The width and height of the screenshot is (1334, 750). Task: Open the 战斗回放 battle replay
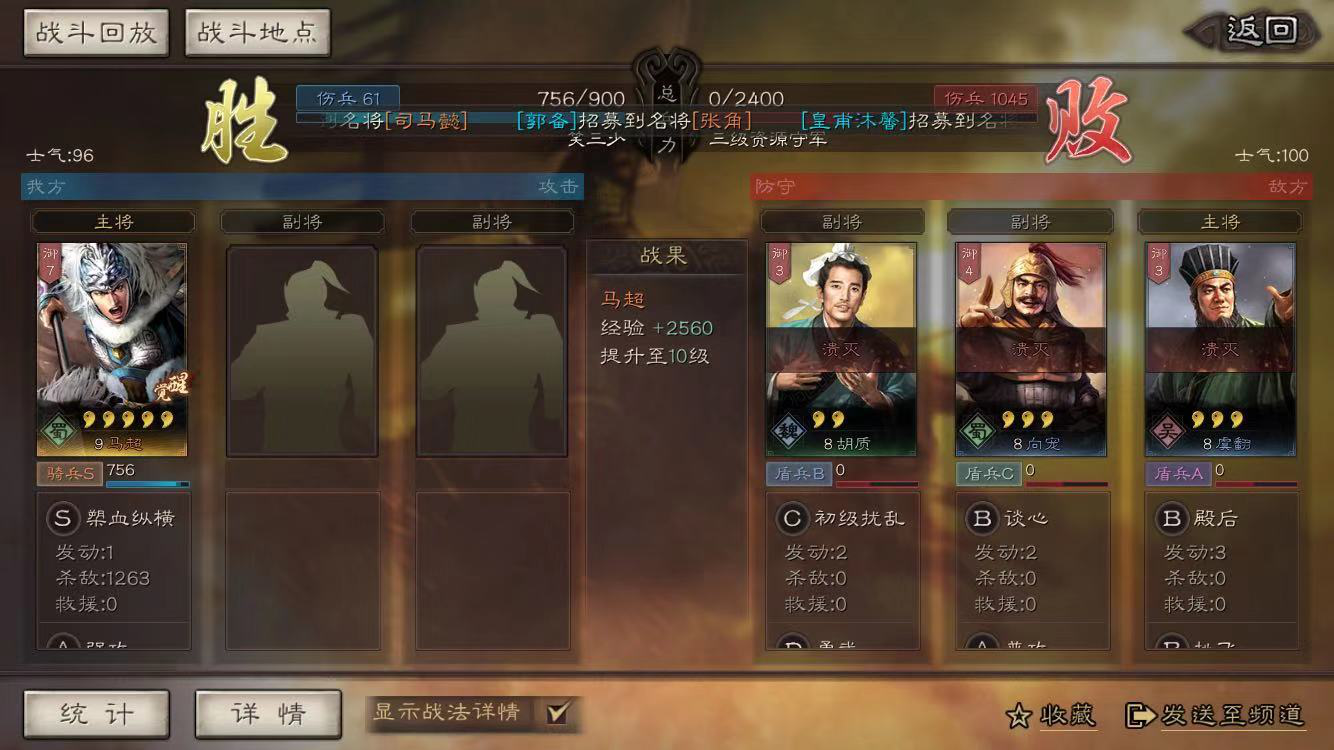pyautogui.click(x=96, y=33)
